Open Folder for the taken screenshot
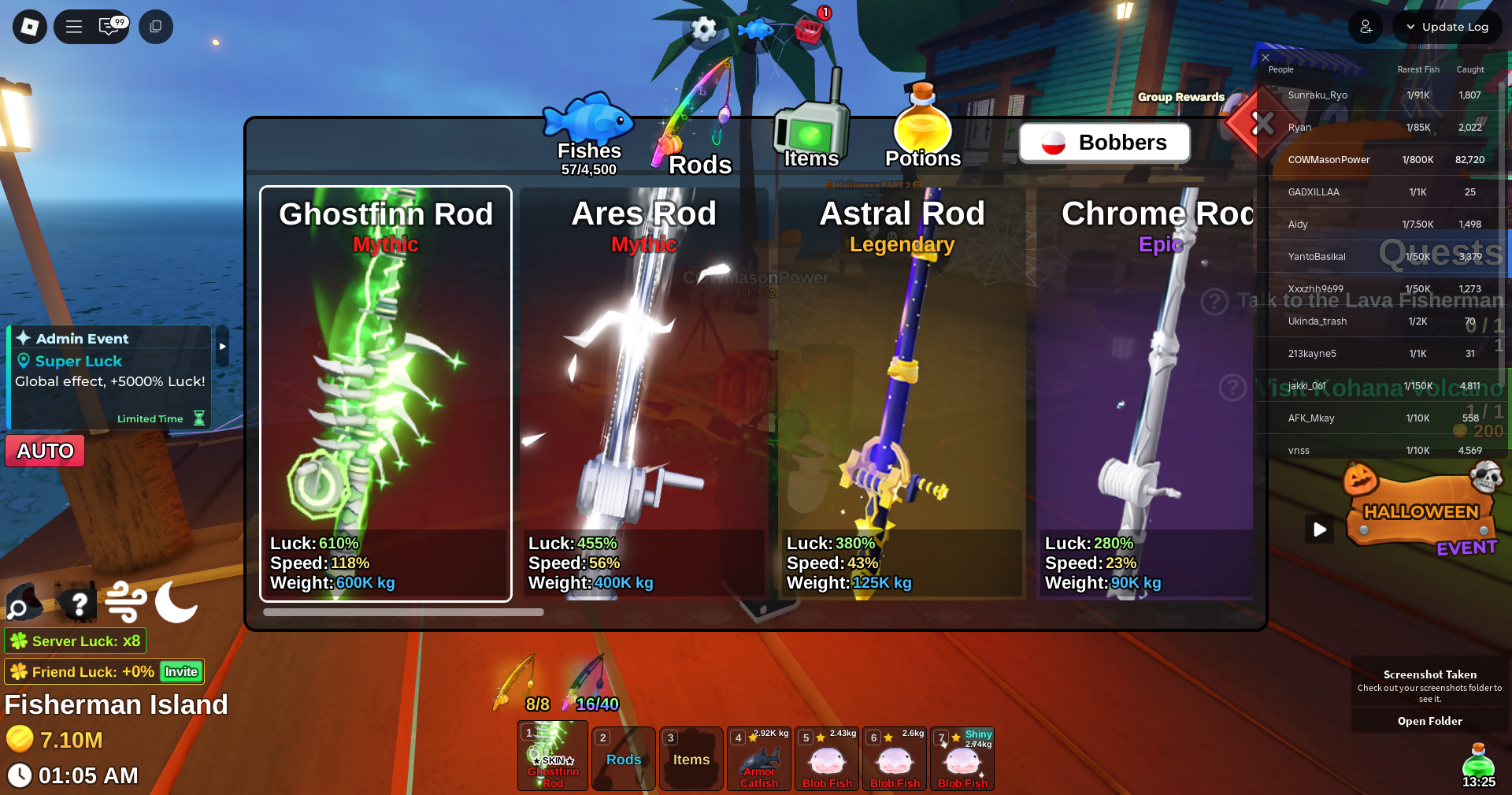The image size is (1512, 795). click(x=1429, y=721)
